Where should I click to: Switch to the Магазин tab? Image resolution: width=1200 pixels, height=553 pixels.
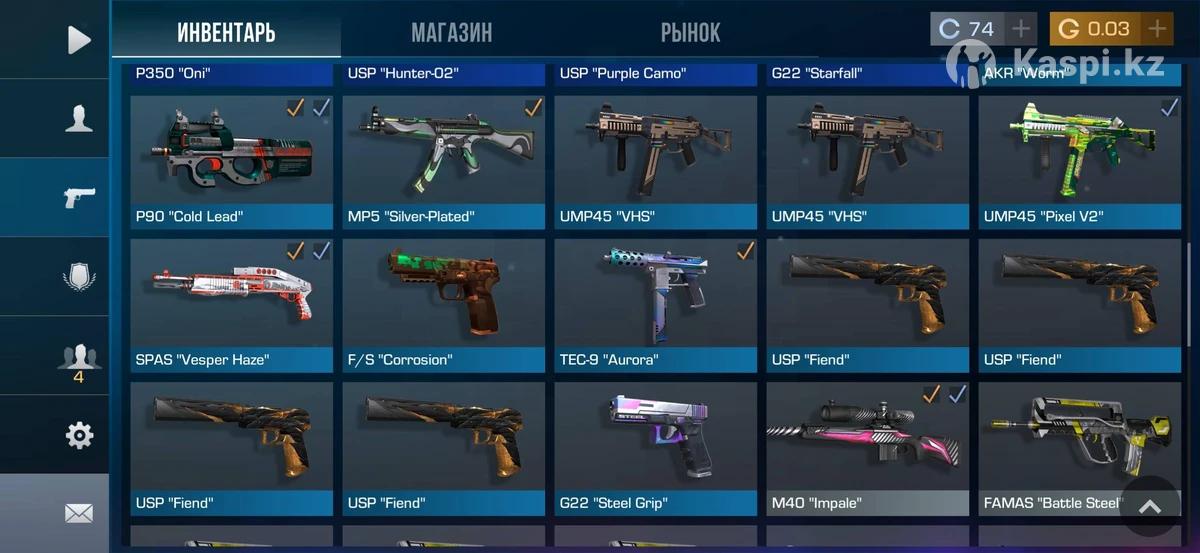[x=451, y=33]
